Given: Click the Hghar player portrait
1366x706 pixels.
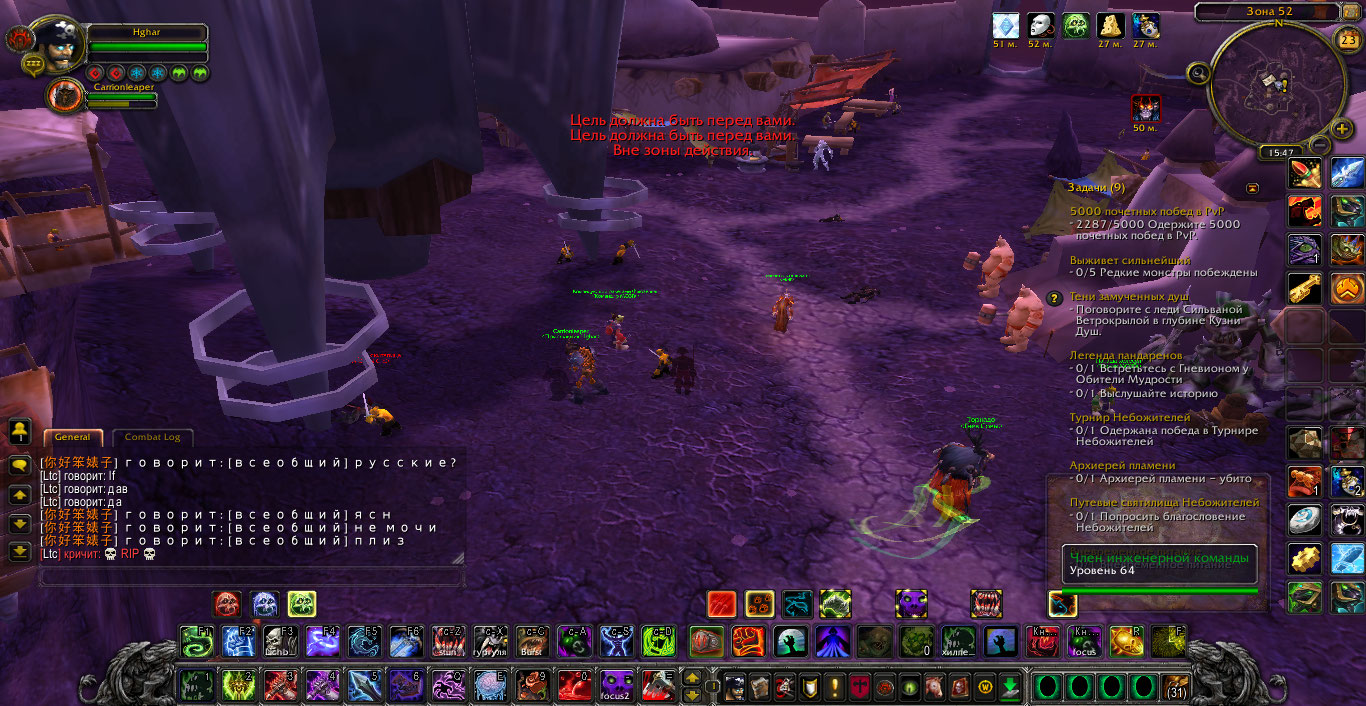Looking at the screenshot, I should 61,43.
